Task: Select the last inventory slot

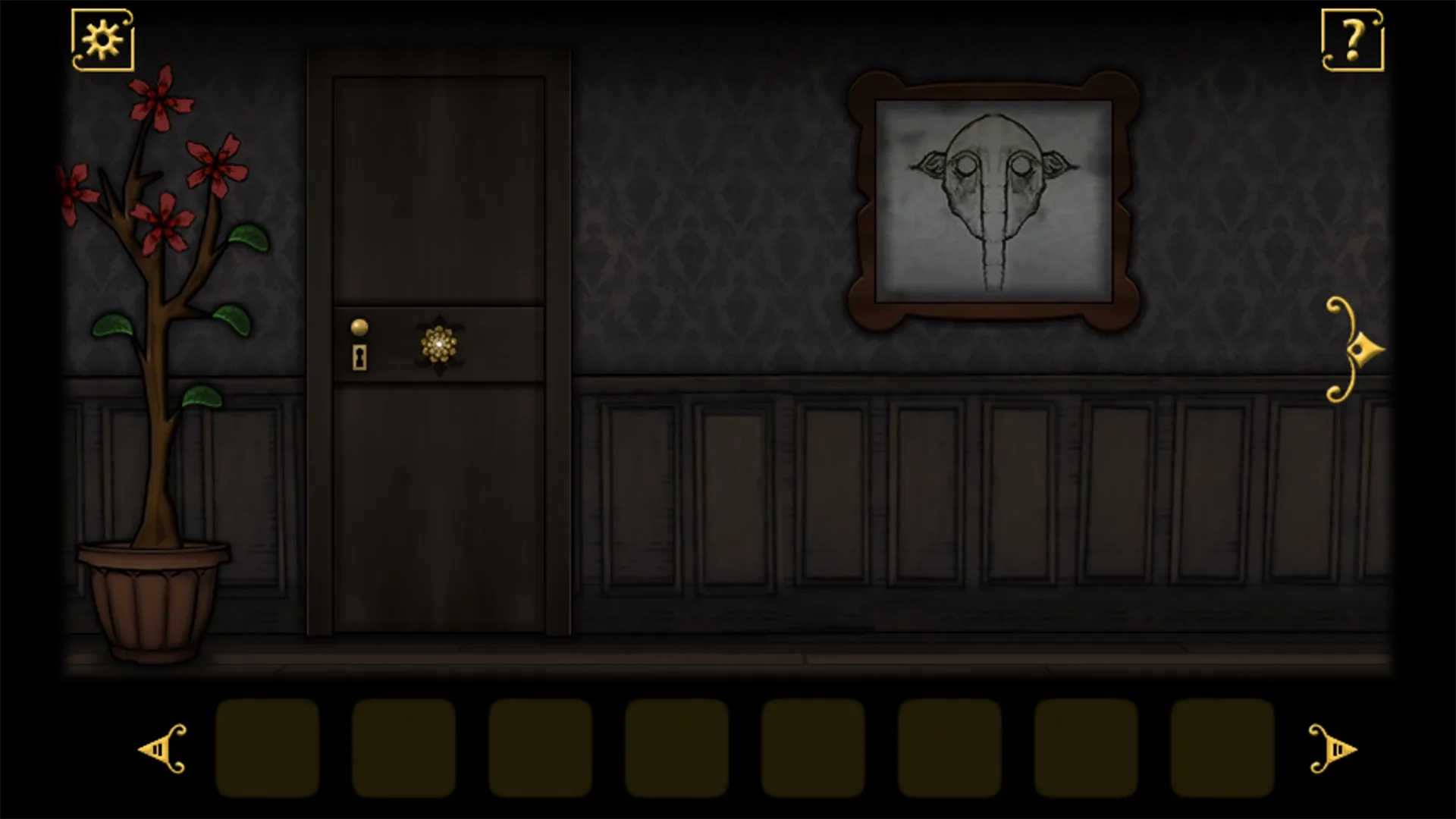Action: pyautogui.click(x=1222, y=749)
